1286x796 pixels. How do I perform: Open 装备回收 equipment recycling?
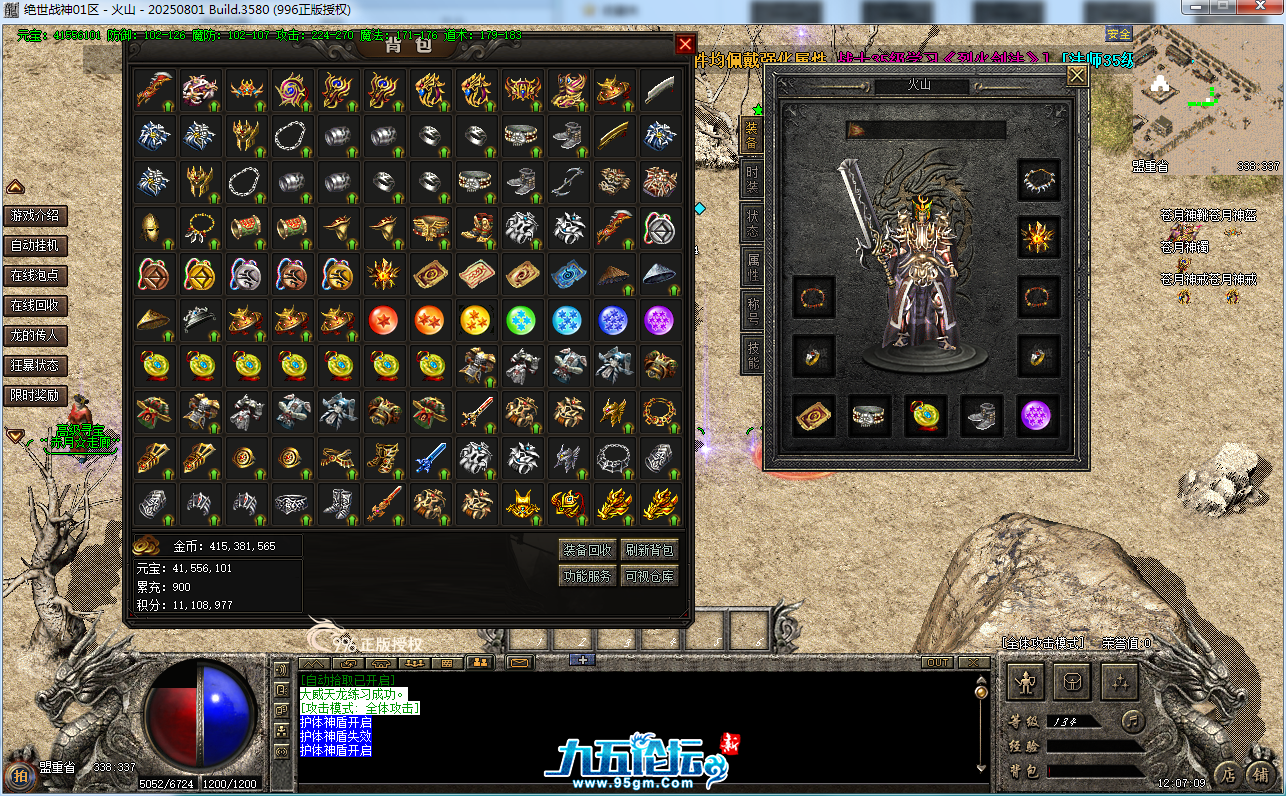[587, 550]
